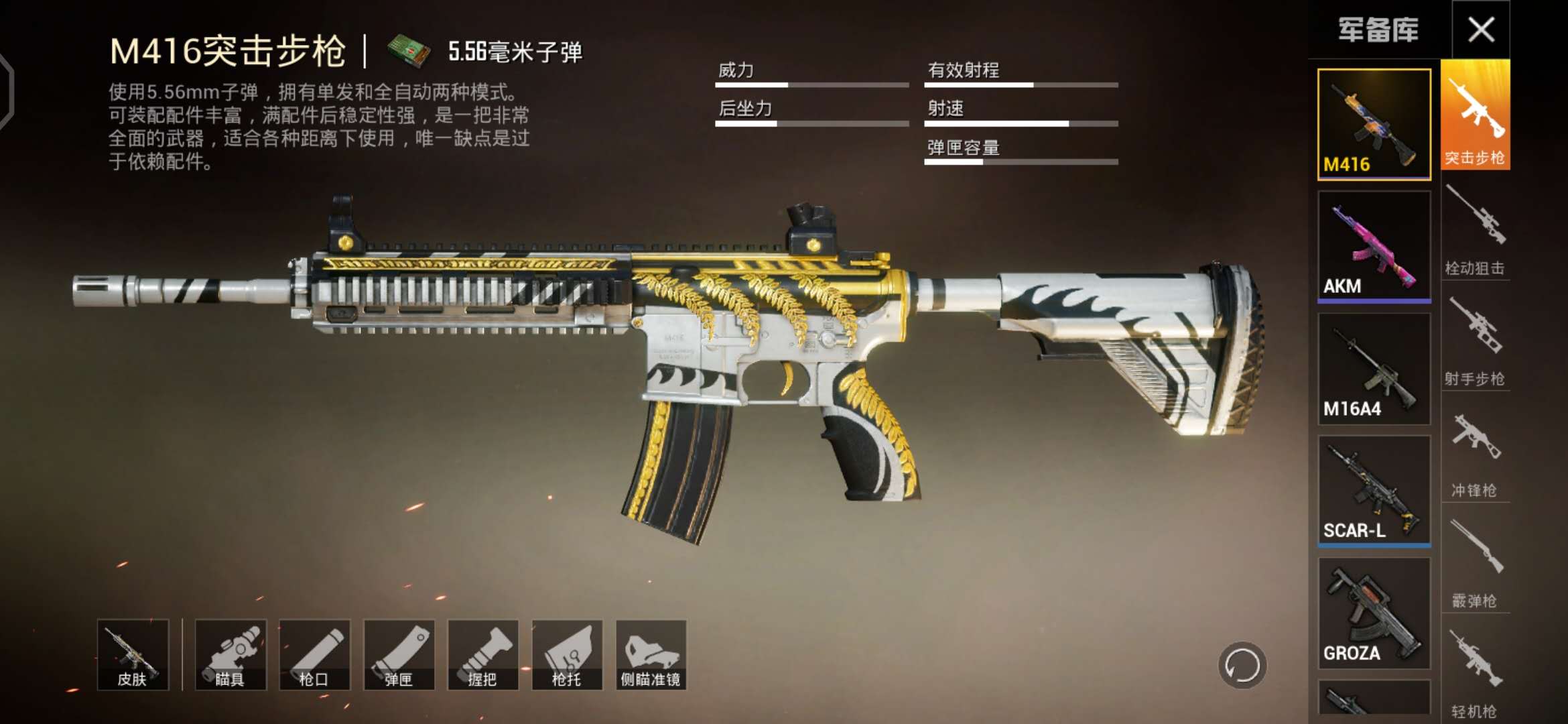The height and width of the screenshot is (724, 1568).
Task: Choose the AKM weapon tile
Action: pyautogui.click(x=1374, y=246)
